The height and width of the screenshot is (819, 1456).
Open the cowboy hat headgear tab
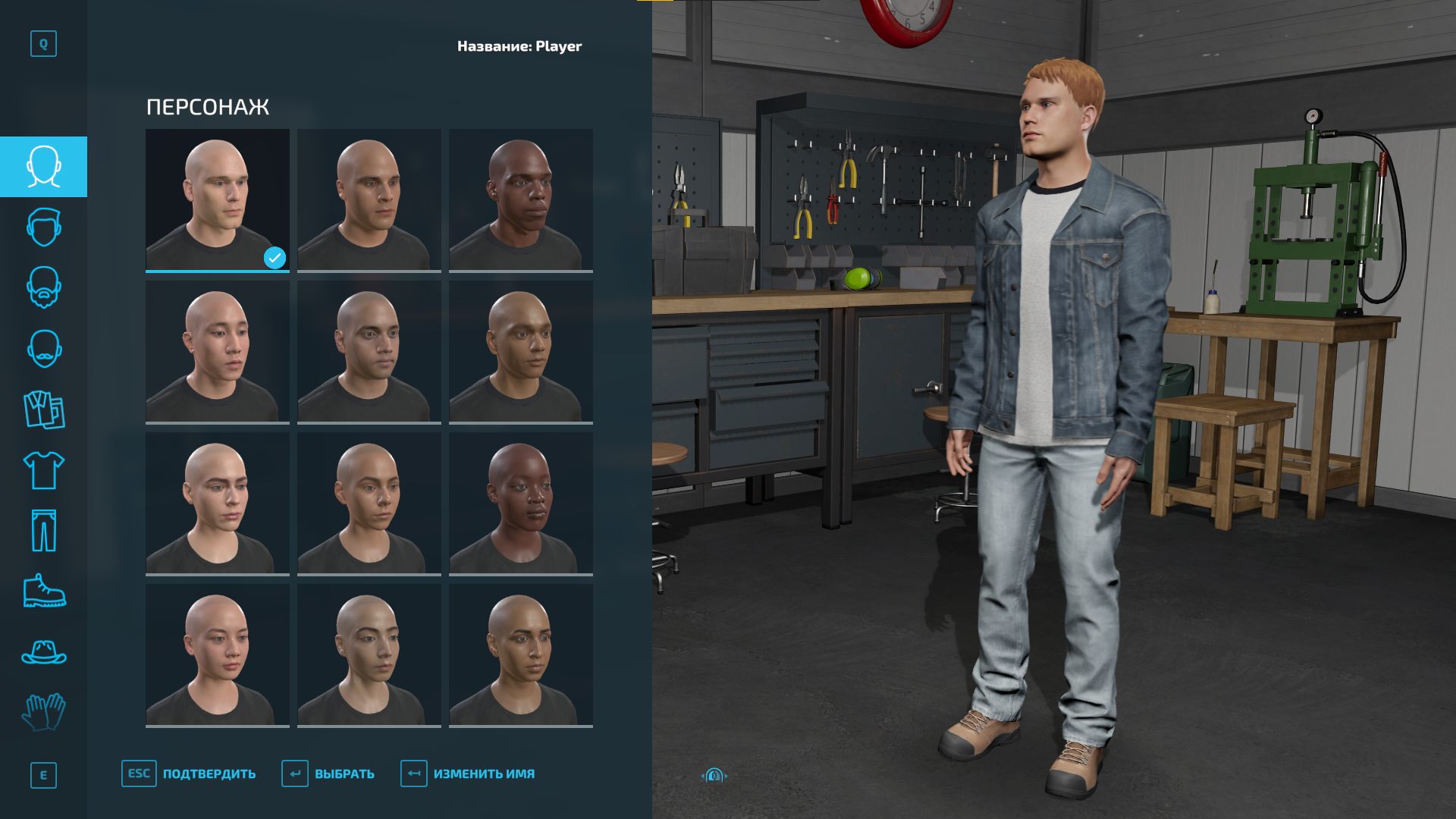click(x=44, y=652)
